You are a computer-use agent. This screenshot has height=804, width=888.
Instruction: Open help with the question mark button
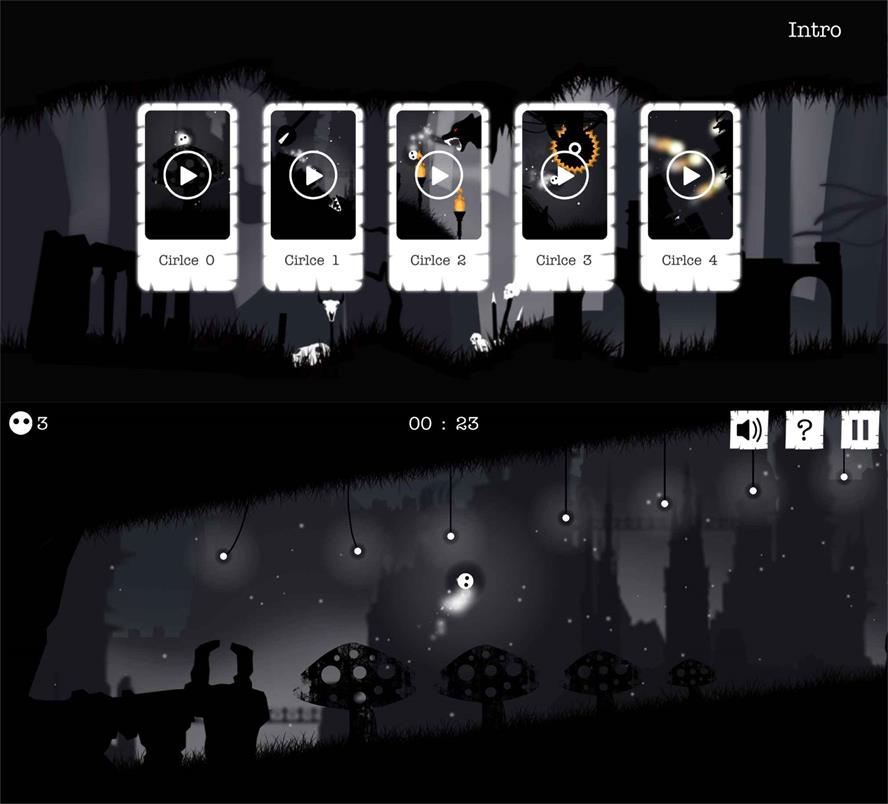point(804,431)
